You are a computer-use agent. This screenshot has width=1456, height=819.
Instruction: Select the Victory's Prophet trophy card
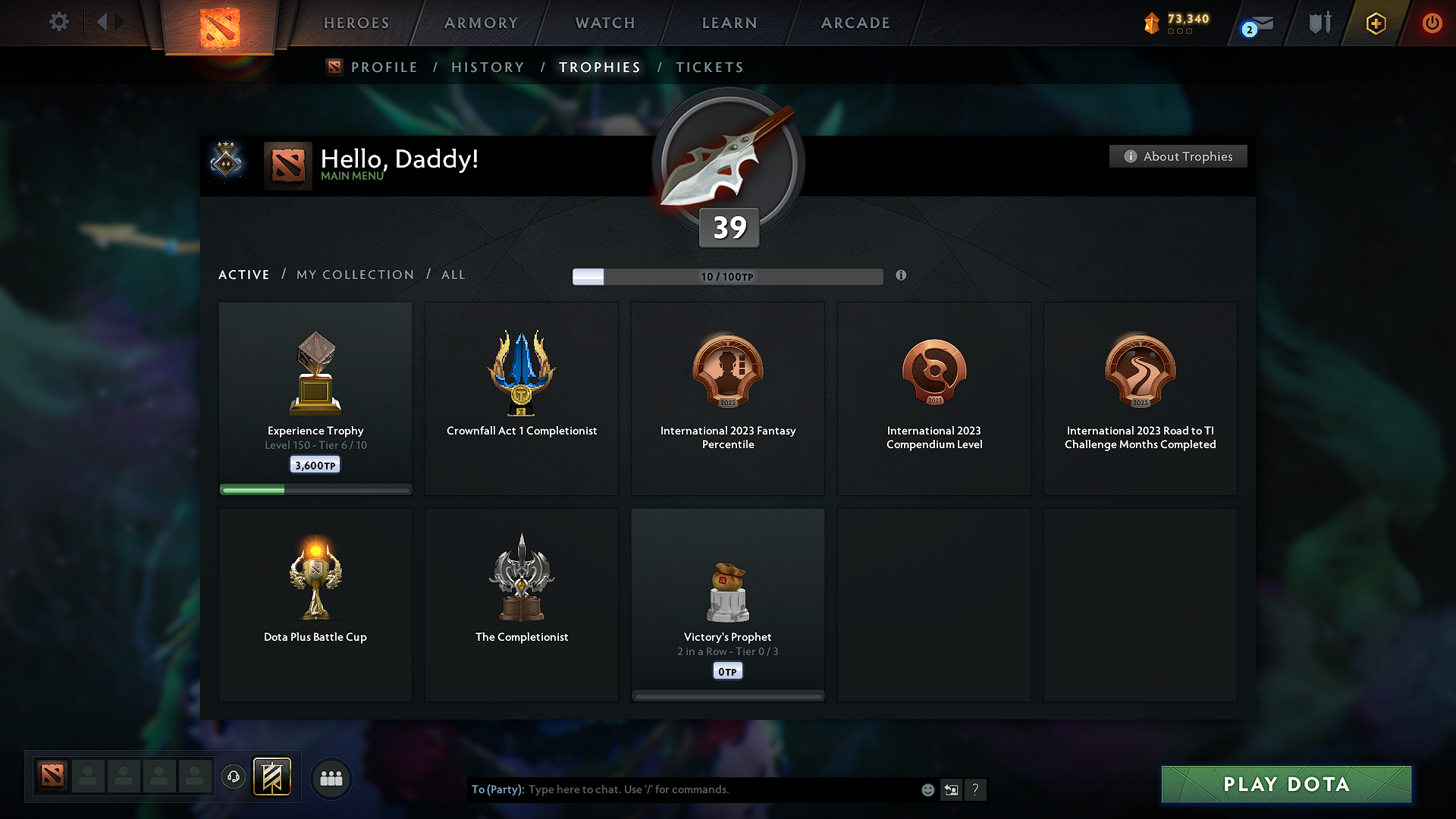click(727, 604)
